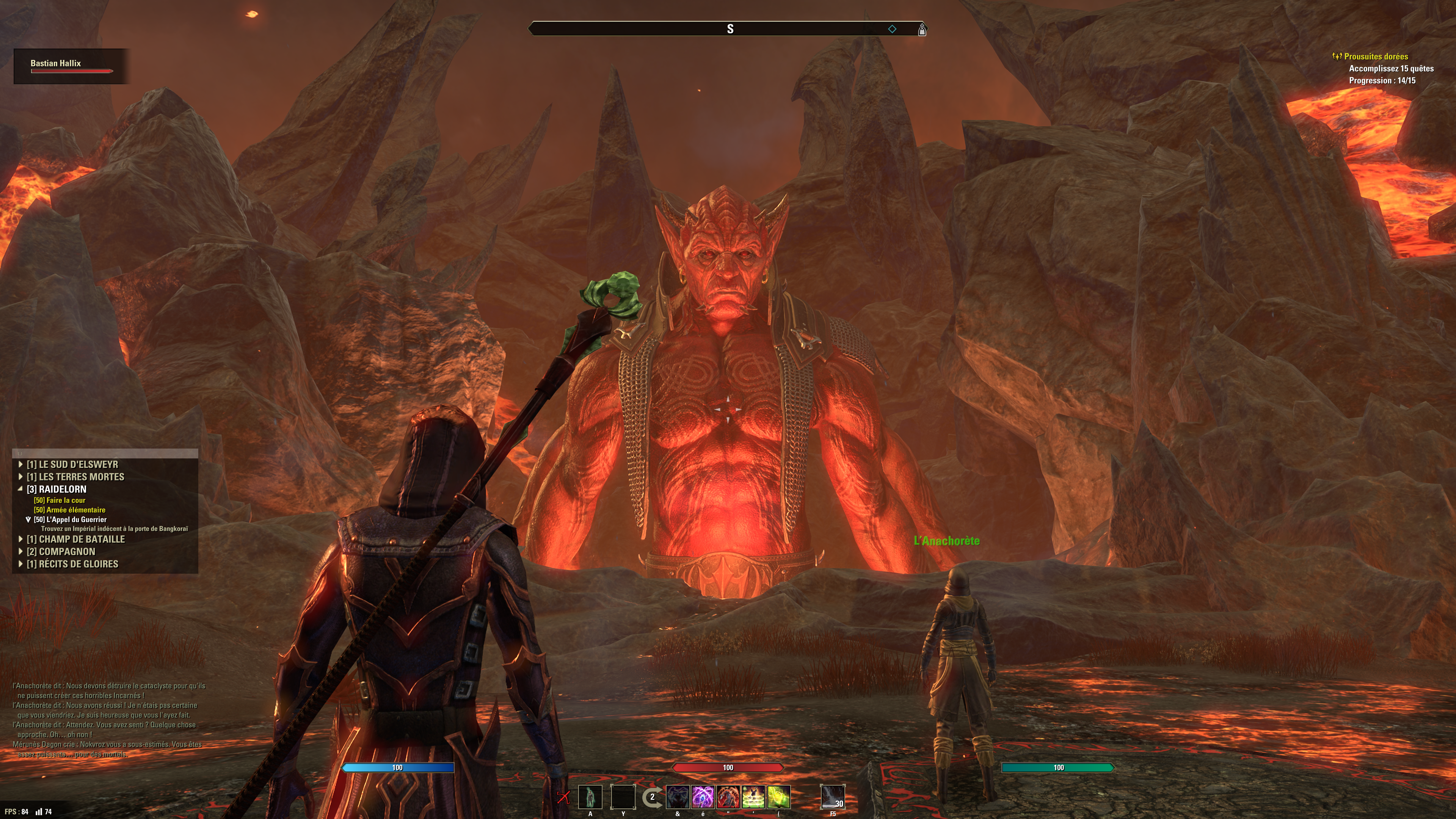The height and width of the screenshot is (819, 1456).
Task: Select the L'Appel du Guerrier quest
Action: pyautogui.click(x=70, y=519)
